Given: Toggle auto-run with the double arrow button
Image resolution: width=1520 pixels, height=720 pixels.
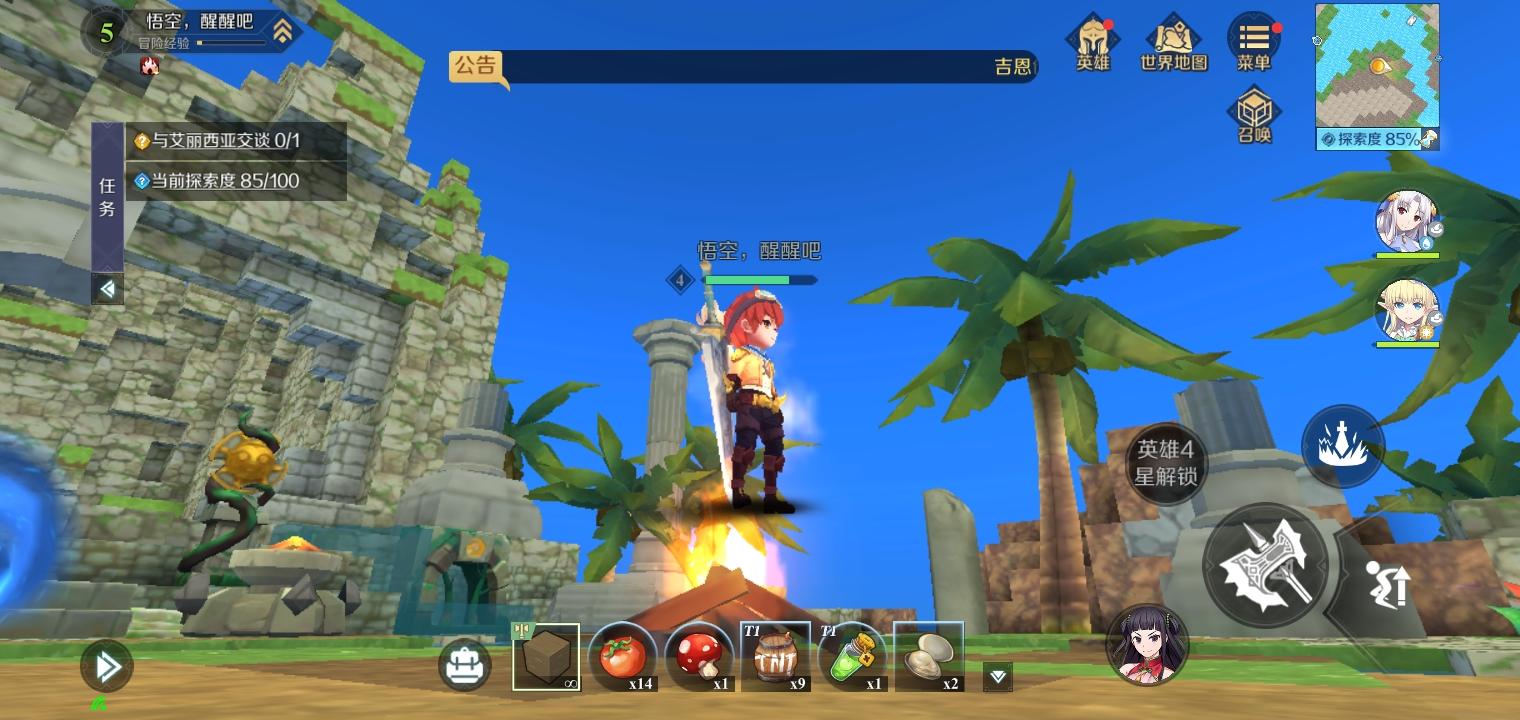Looking at the screenshot, I should click(105, 667).
